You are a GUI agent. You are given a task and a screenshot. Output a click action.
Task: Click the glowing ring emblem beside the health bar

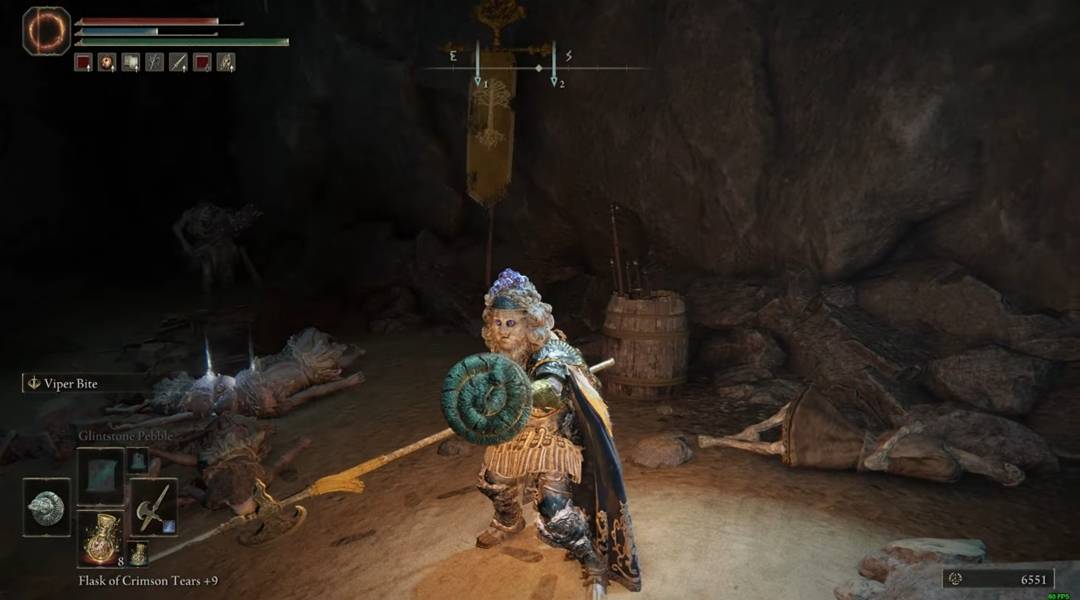tap(46, 31)
